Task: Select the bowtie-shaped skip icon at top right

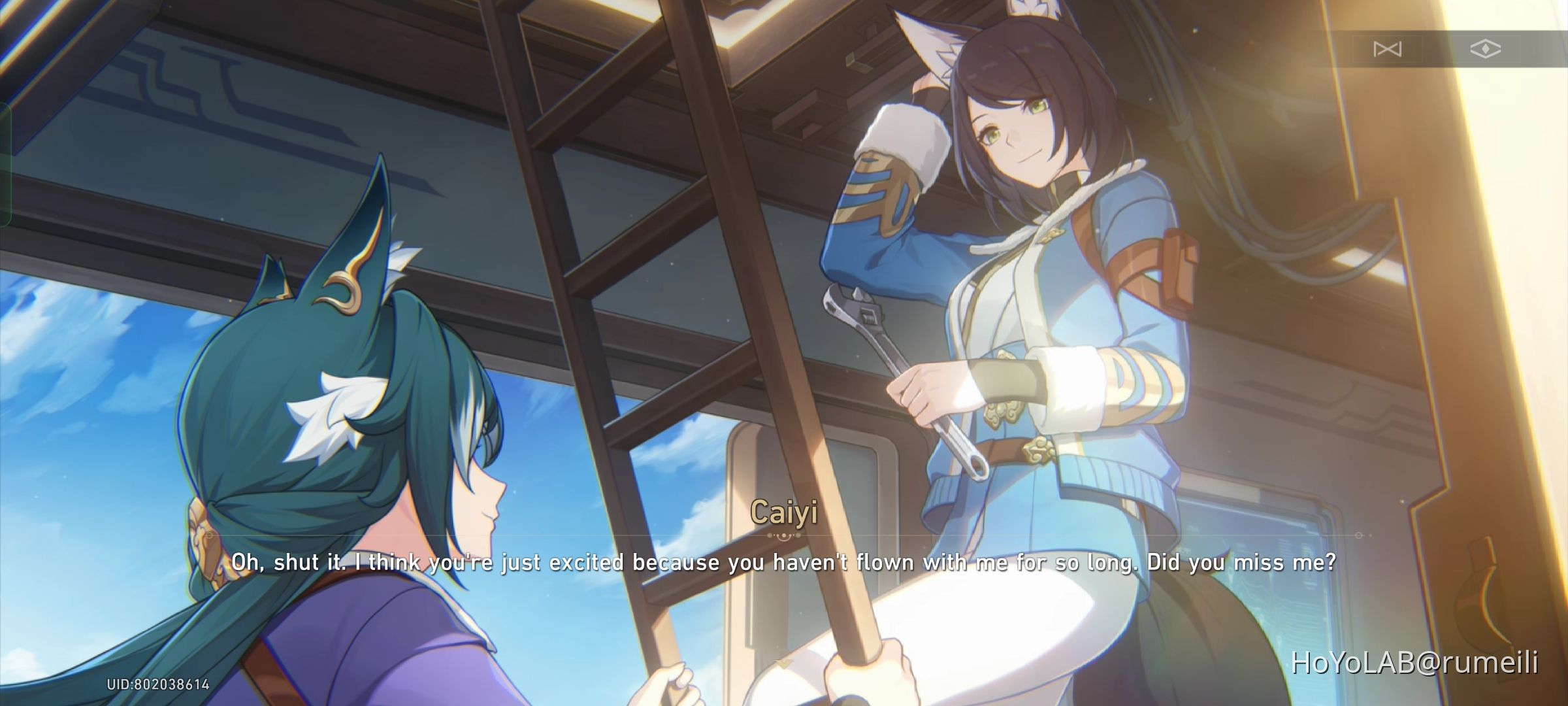Action: (x=1387, y=48)
